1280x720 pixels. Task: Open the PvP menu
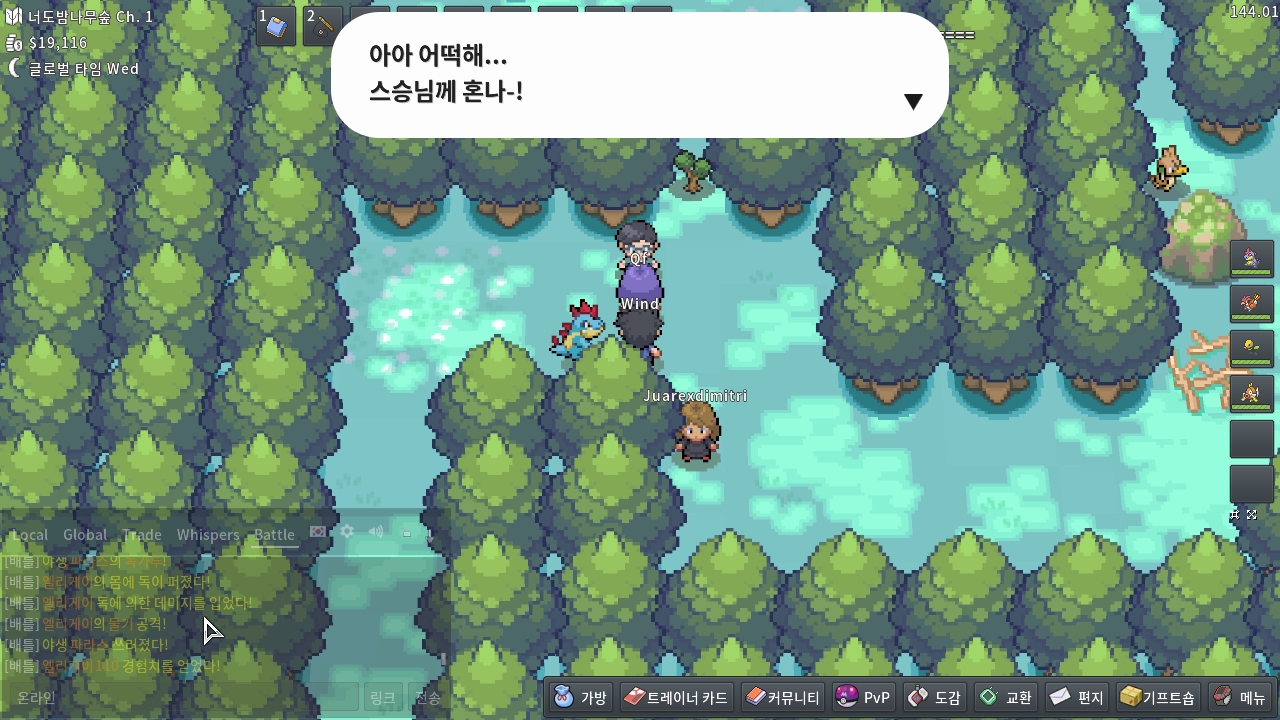[x=863, y=697]
